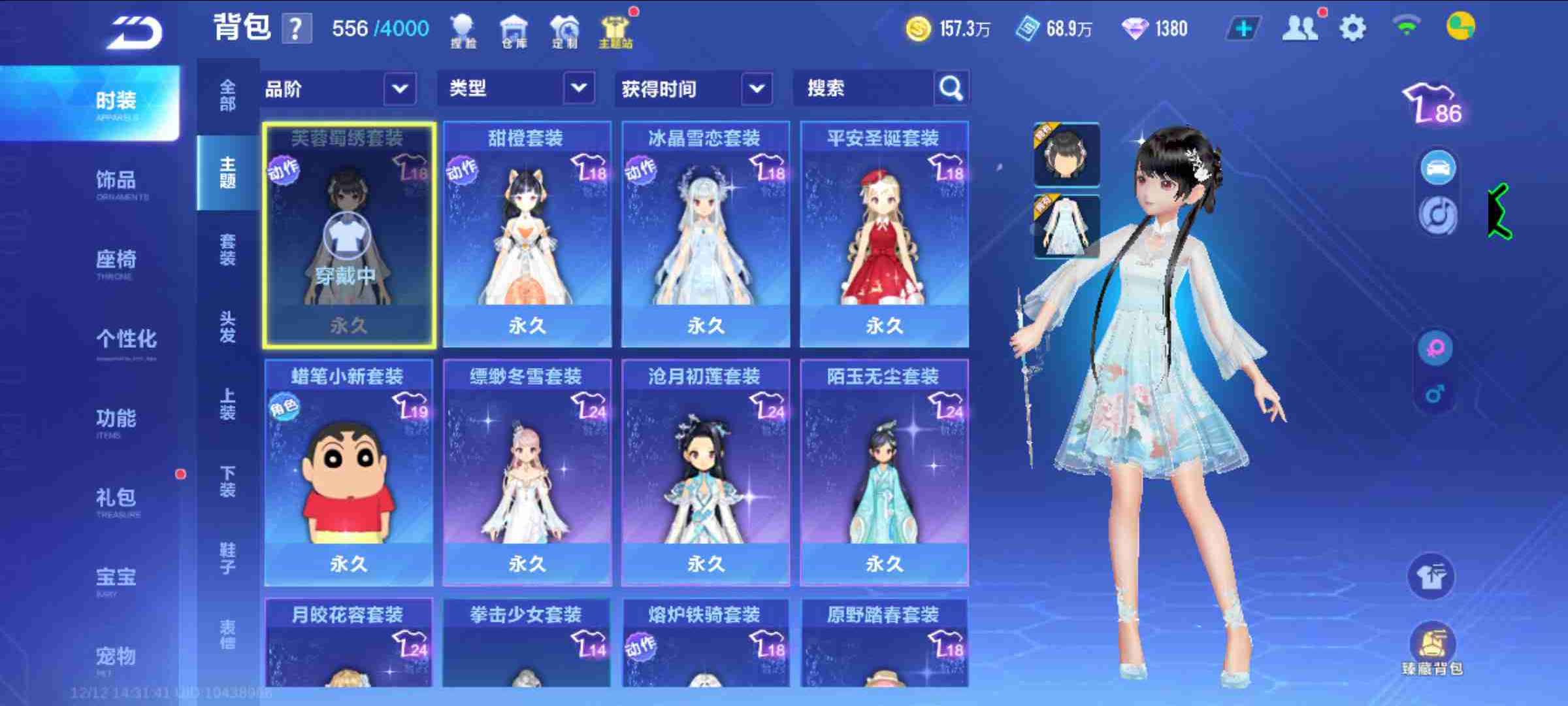Switch to the 座椅 category
This screenshot has width=1568, height=706.
click(x=116, y=261)
